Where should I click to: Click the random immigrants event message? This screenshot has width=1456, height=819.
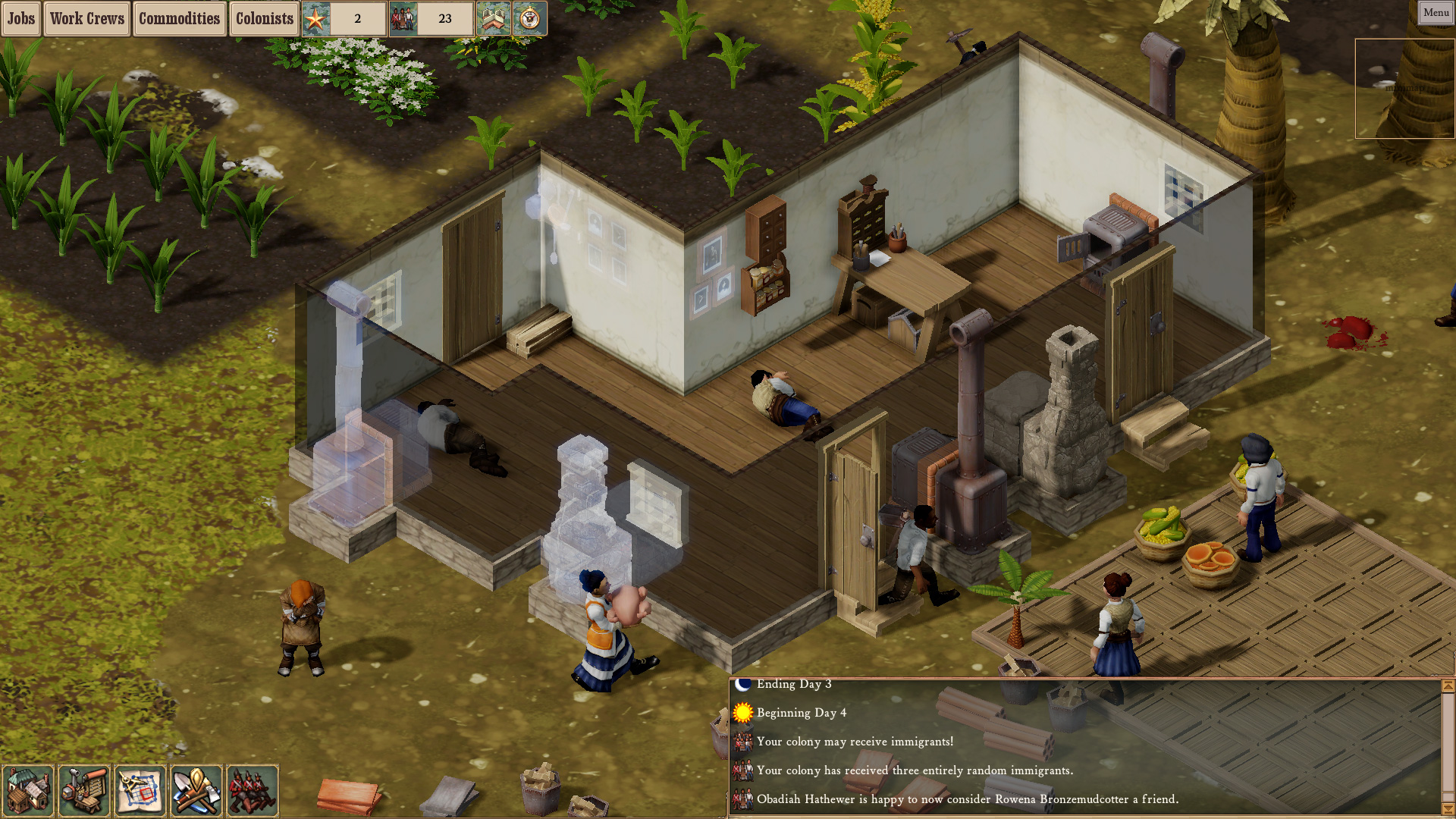tap(915, 770)
